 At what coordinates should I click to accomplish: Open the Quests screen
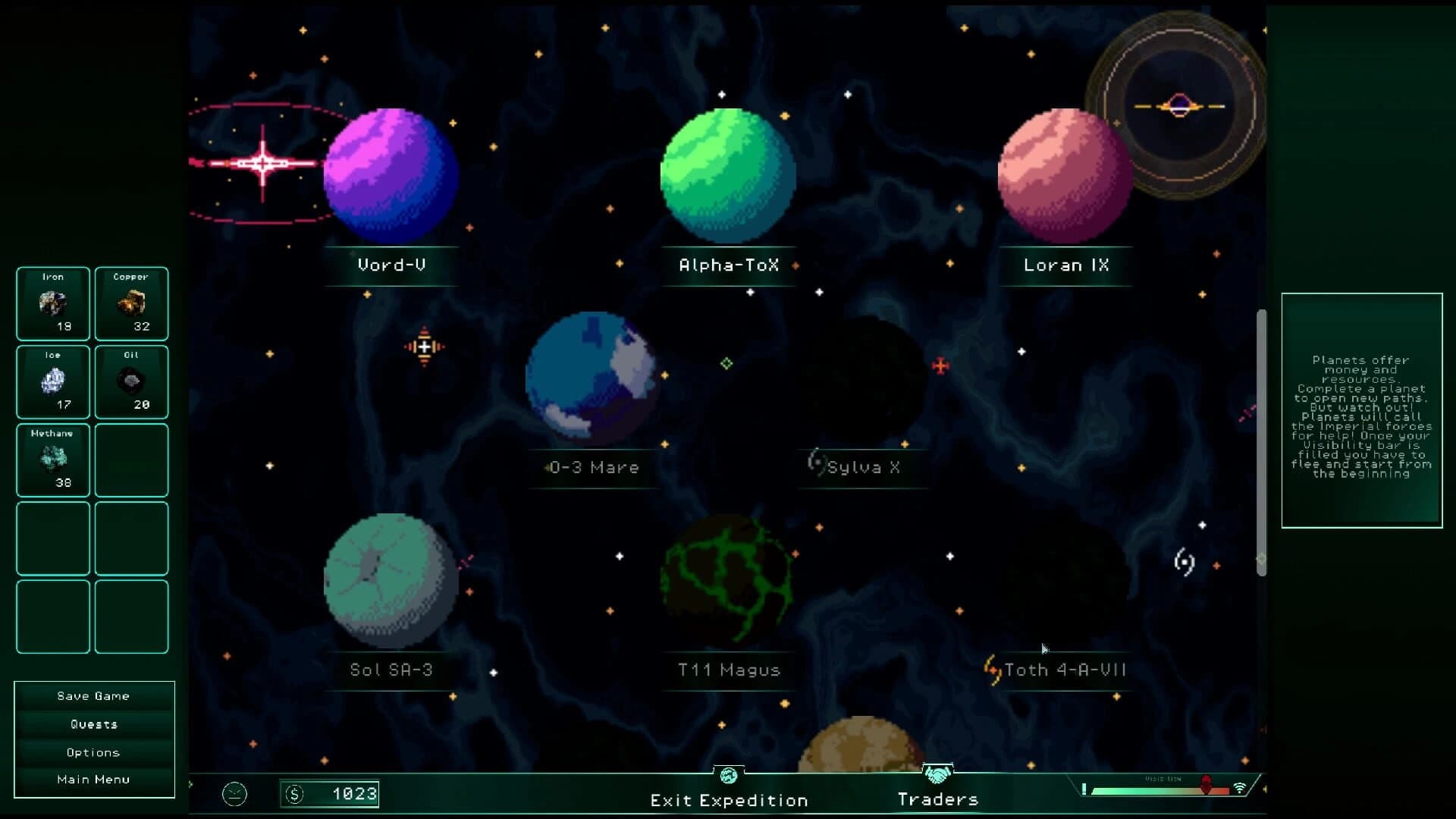tap(93, 723)
